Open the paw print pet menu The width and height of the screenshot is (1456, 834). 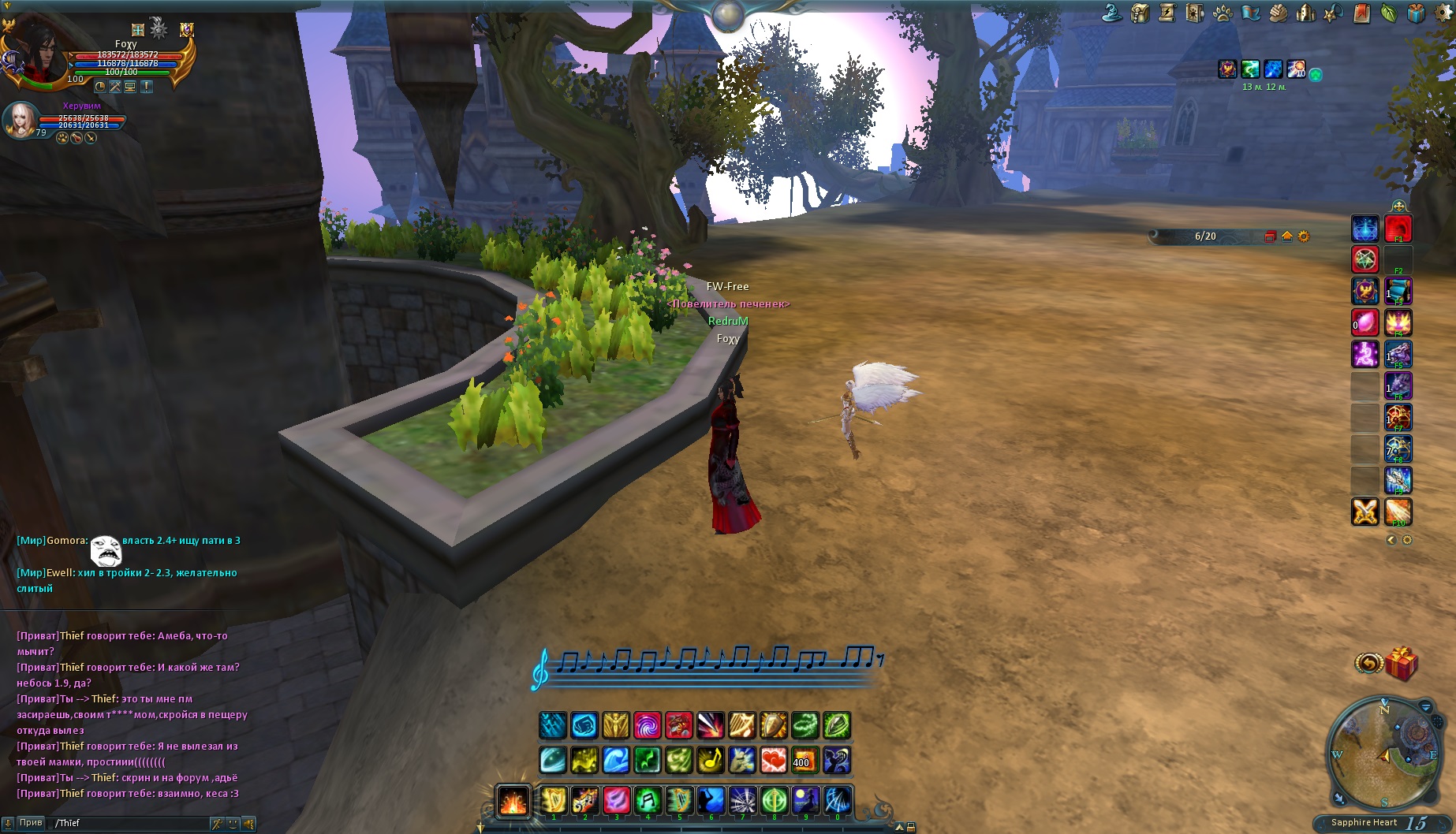1223,13
